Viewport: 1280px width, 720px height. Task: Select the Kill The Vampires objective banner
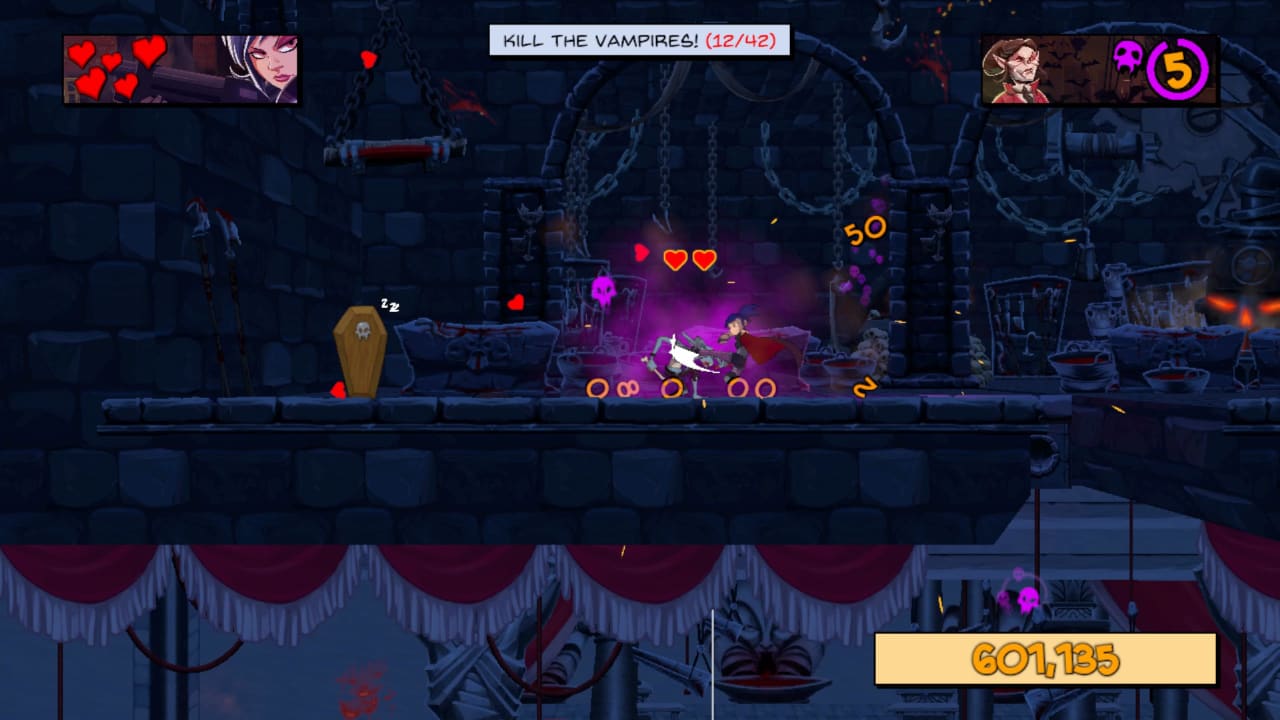click(600, 40)
